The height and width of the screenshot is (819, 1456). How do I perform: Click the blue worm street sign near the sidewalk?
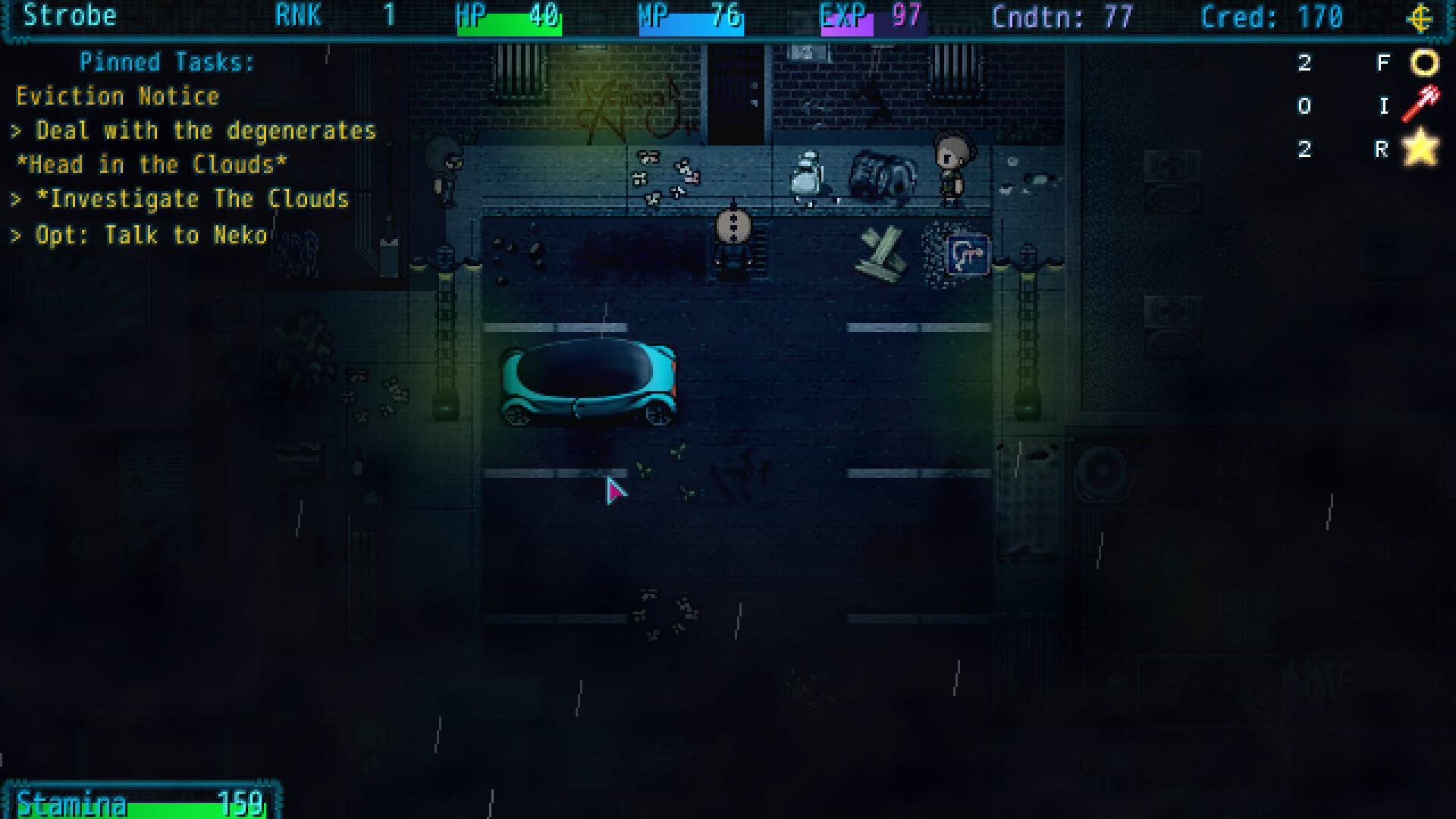967,255
